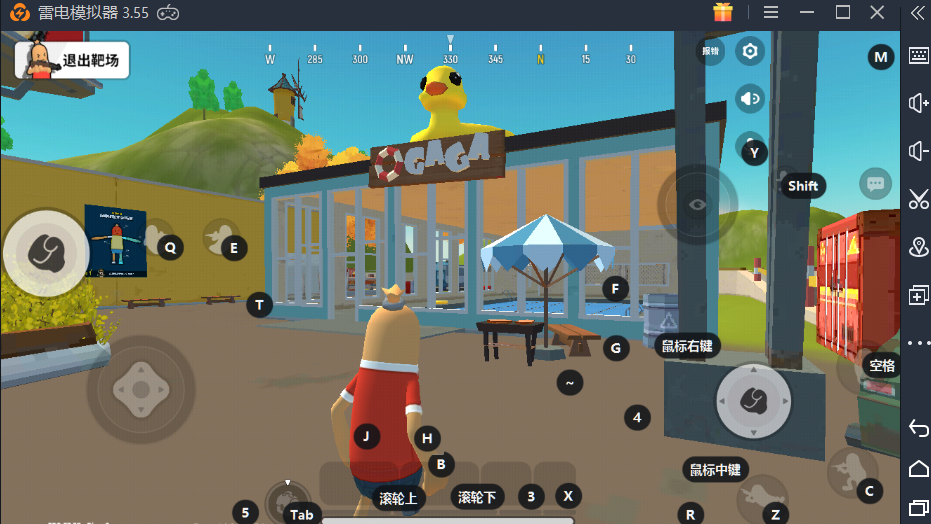Open the gear settings icon
Image resolution: width=931 pixels, height=524 pixels.
(x=750, y=50)
